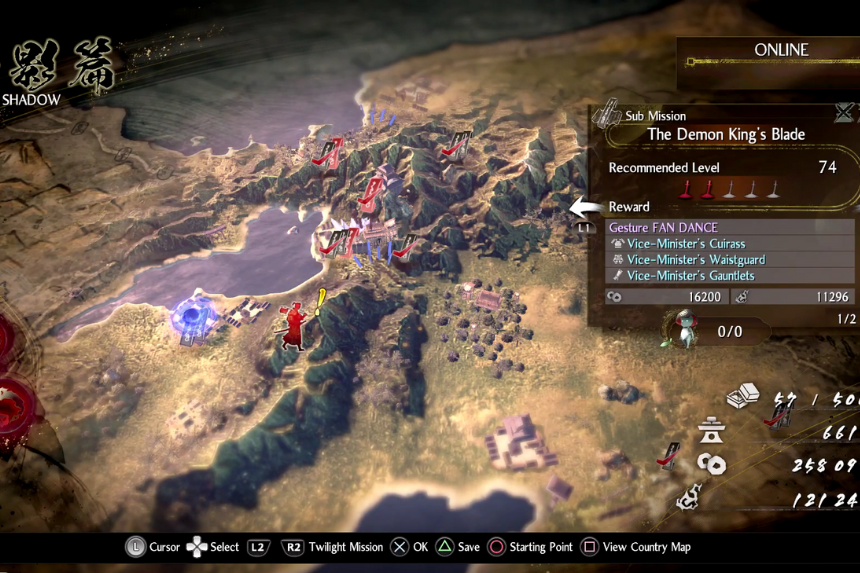The image size is (860, 573).
Task: Select The Demon King's Blade sub mission
Action: click(725, 134)
